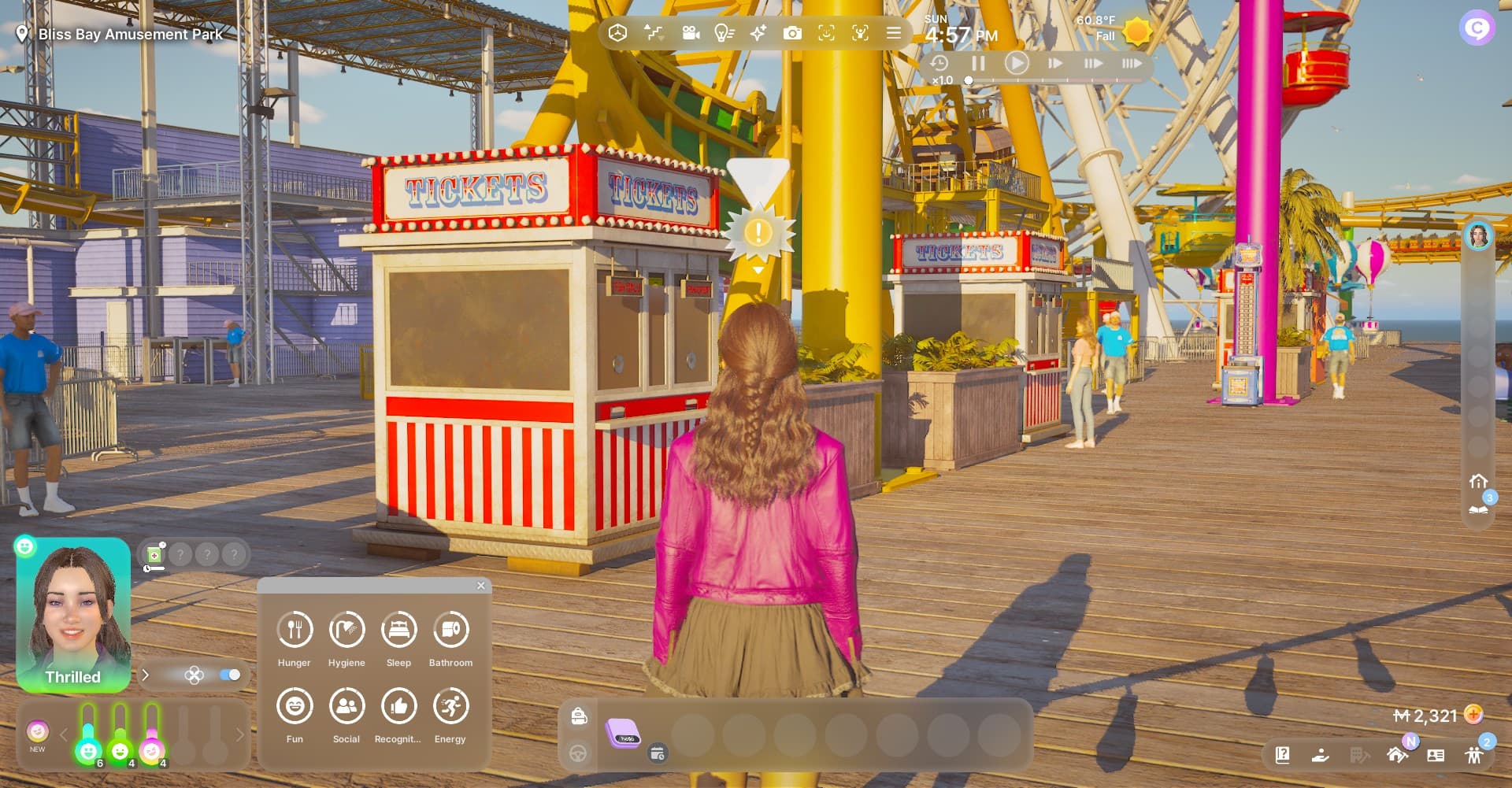Close the needs panel
The height and width of the screenshot is (788, 1512).
click(x=481, y=586)
